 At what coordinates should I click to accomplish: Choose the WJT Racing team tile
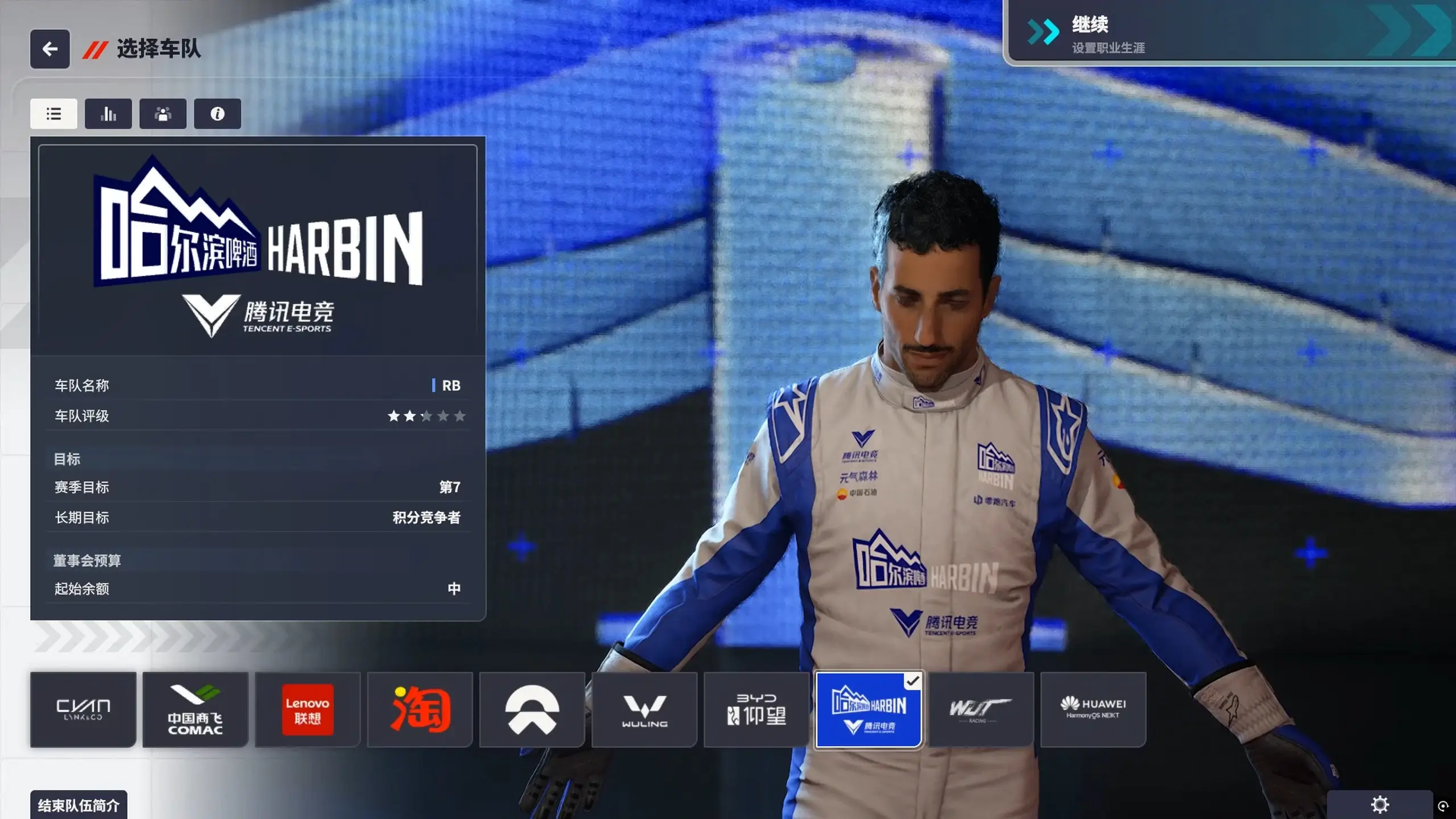pyautogui.click(x=981, y=709)
